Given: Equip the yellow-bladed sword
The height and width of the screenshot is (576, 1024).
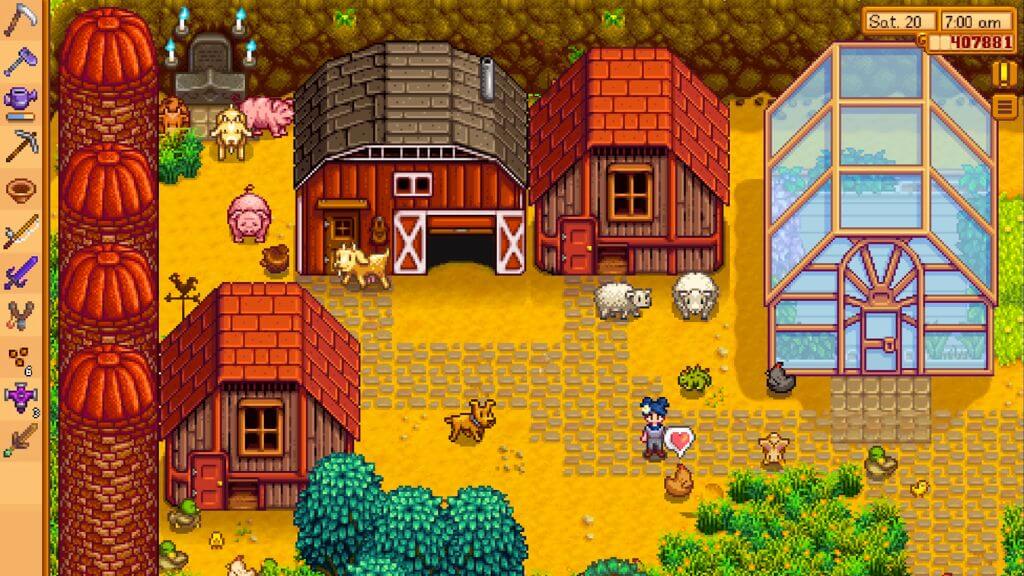Looking at the screenshot, I should [20, 232].
